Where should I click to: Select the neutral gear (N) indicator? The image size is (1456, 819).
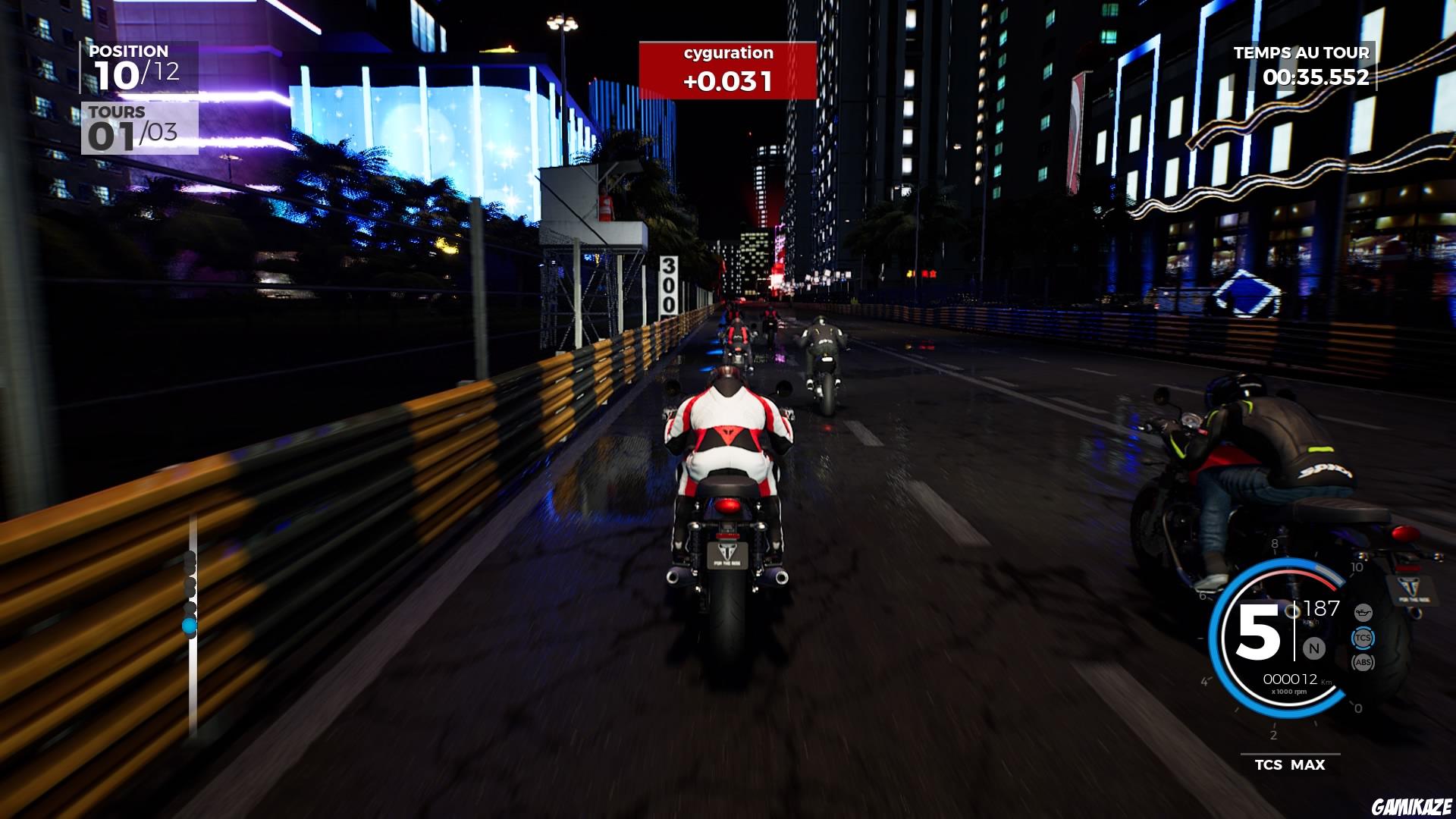tap(1313, 648)
